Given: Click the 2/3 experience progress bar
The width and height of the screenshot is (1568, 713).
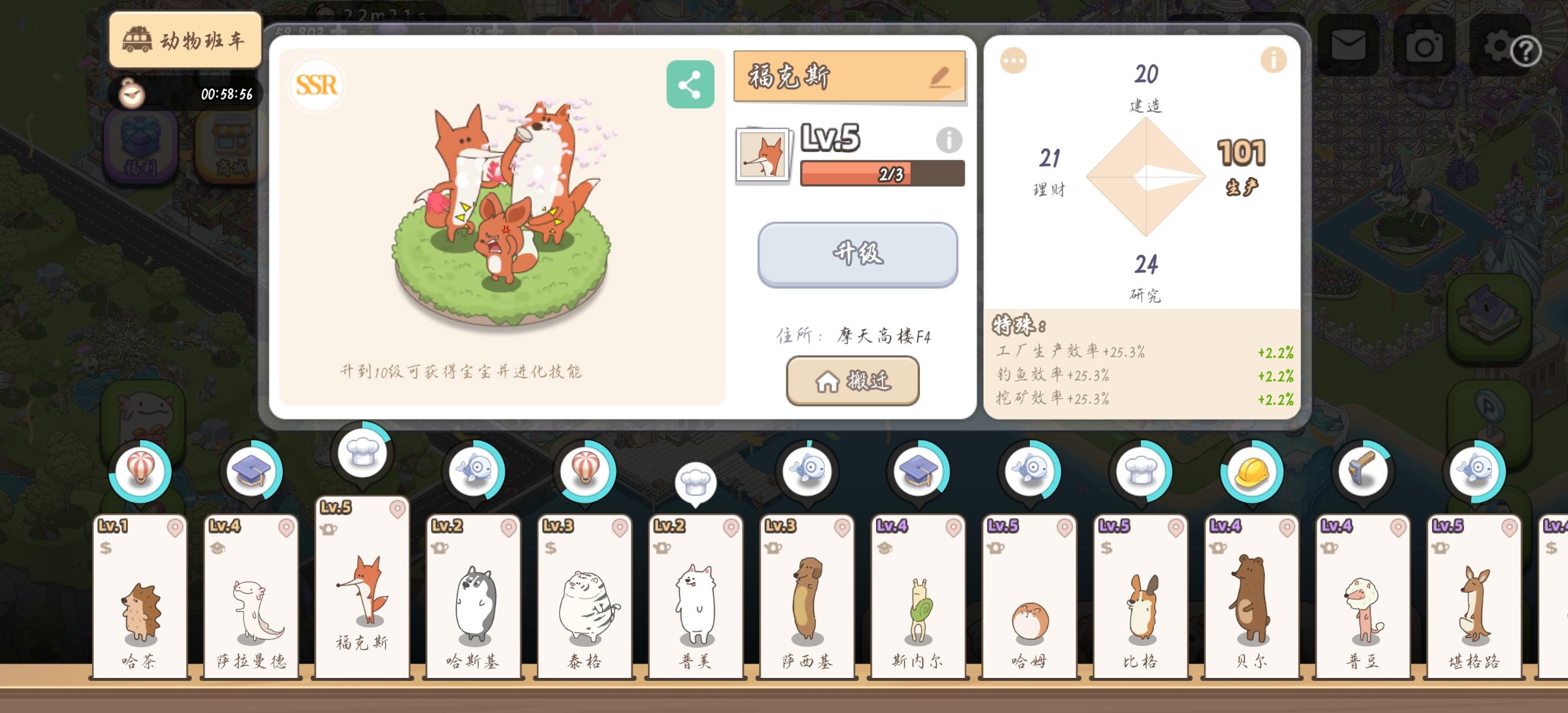Looking at the screenshot, I should 882,173.
